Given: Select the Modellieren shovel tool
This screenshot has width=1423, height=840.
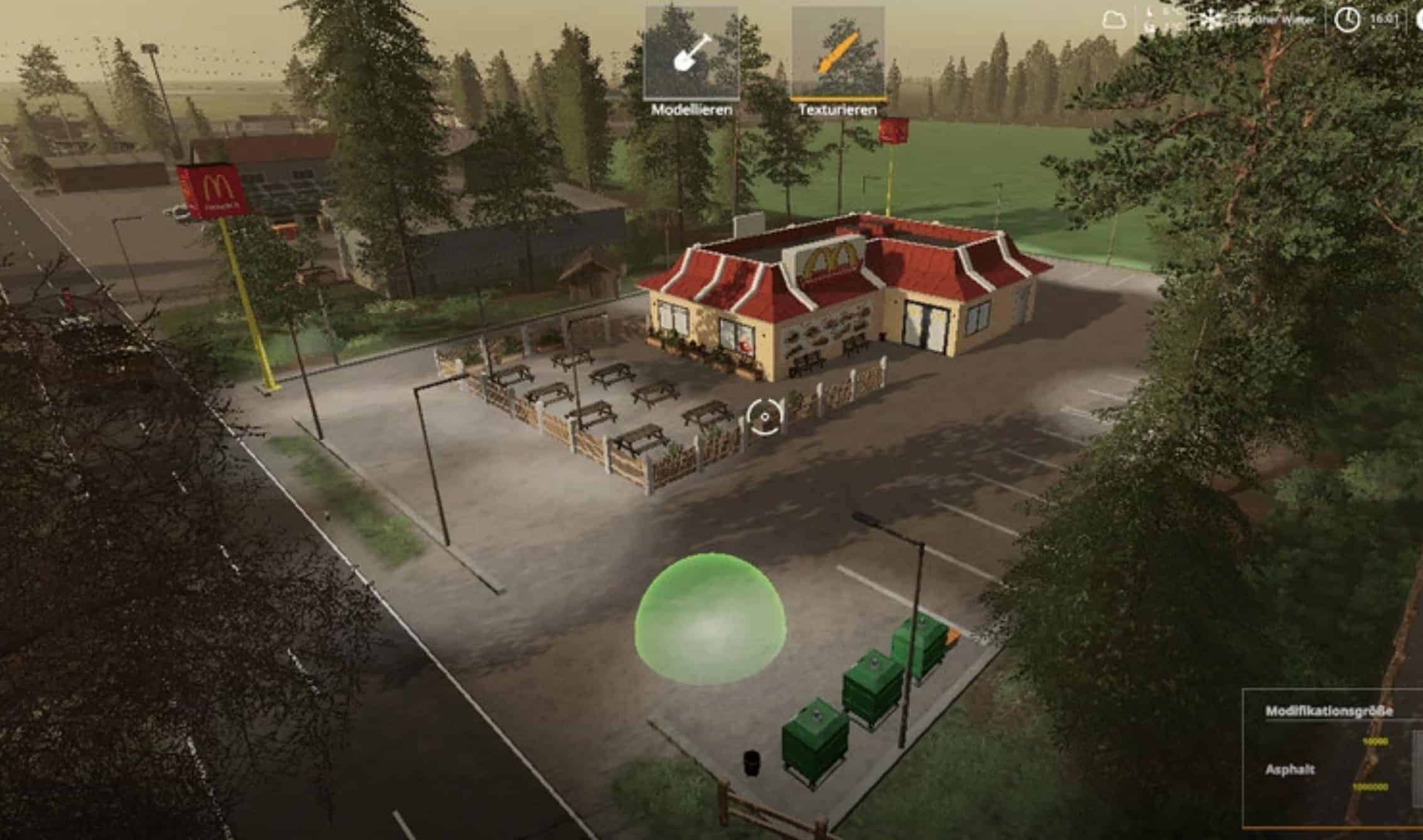Looking at the screenshot, I should [x=691, y=54].
